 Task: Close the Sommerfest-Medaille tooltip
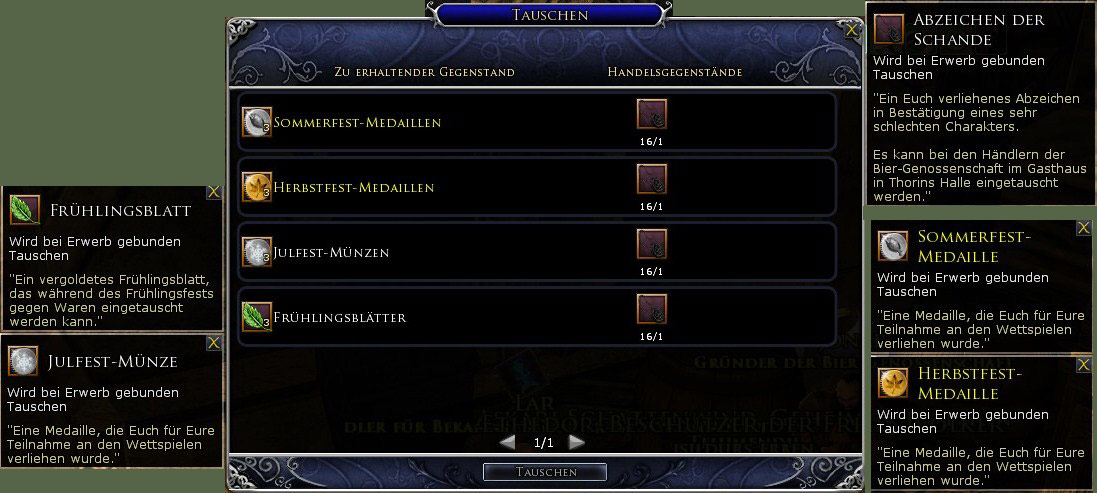1083,229
